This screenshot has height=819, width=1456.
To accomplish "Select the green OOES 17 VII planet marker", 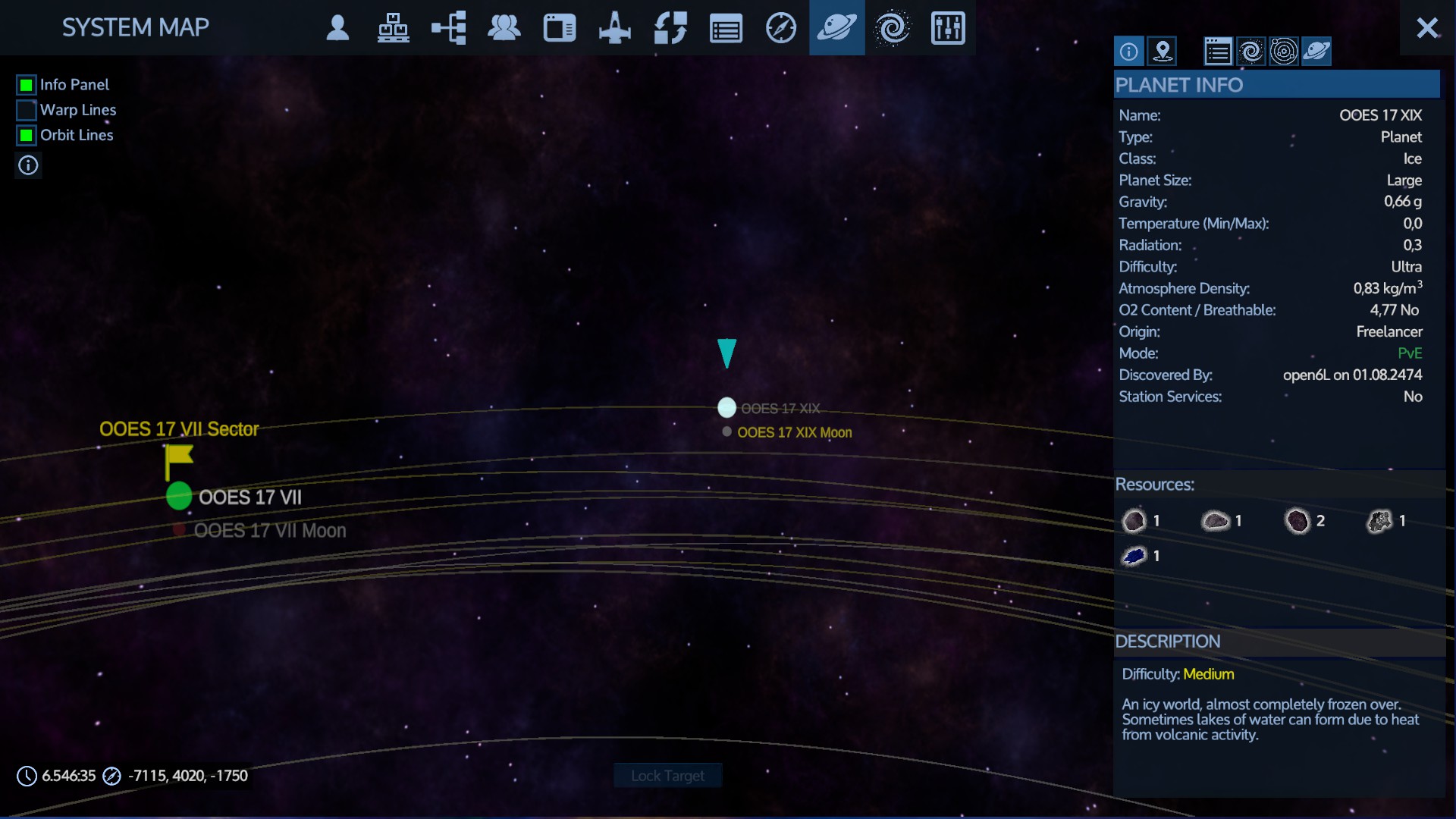I will [179, 496].
